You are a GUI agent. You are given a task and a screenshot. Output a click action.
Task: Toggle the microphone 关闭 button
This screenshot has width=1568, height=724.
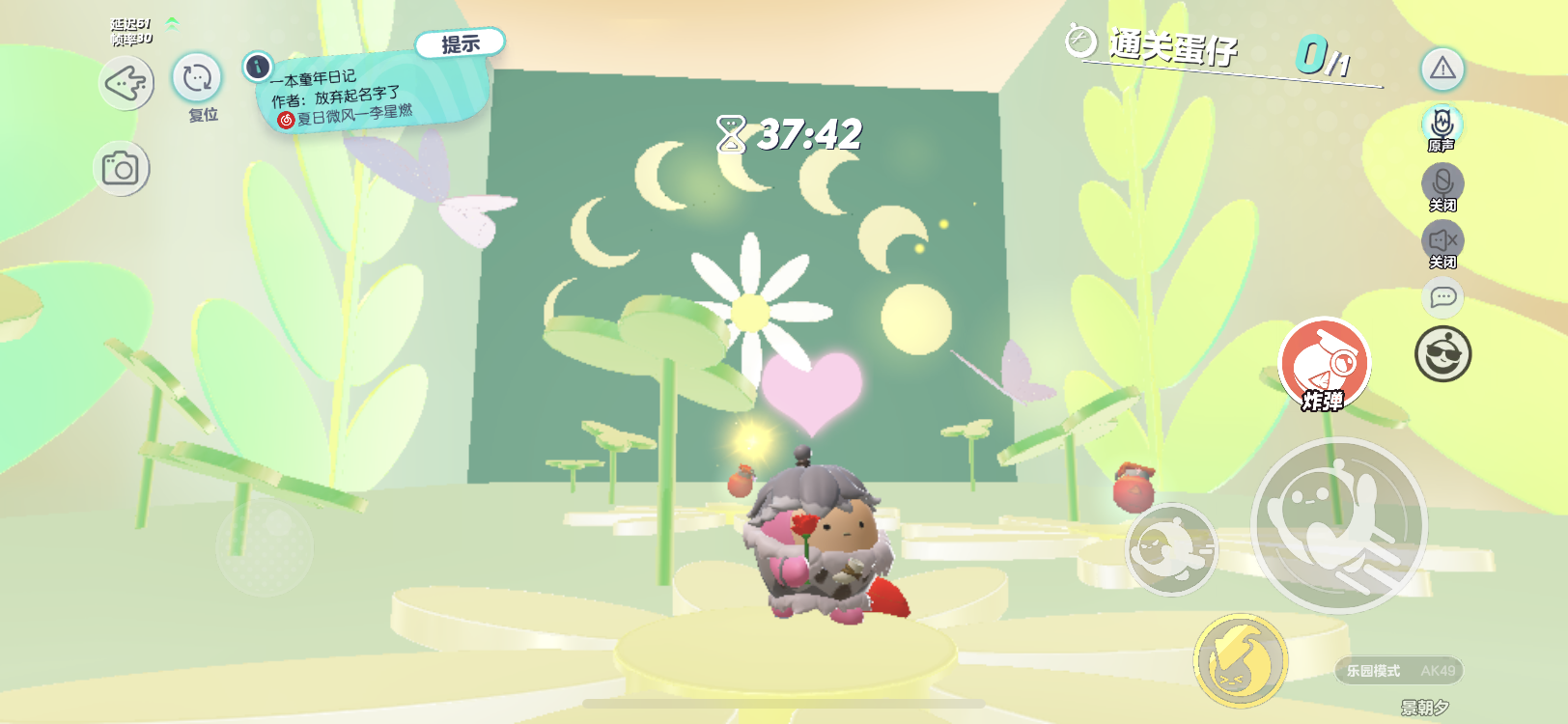point(1442,183)
